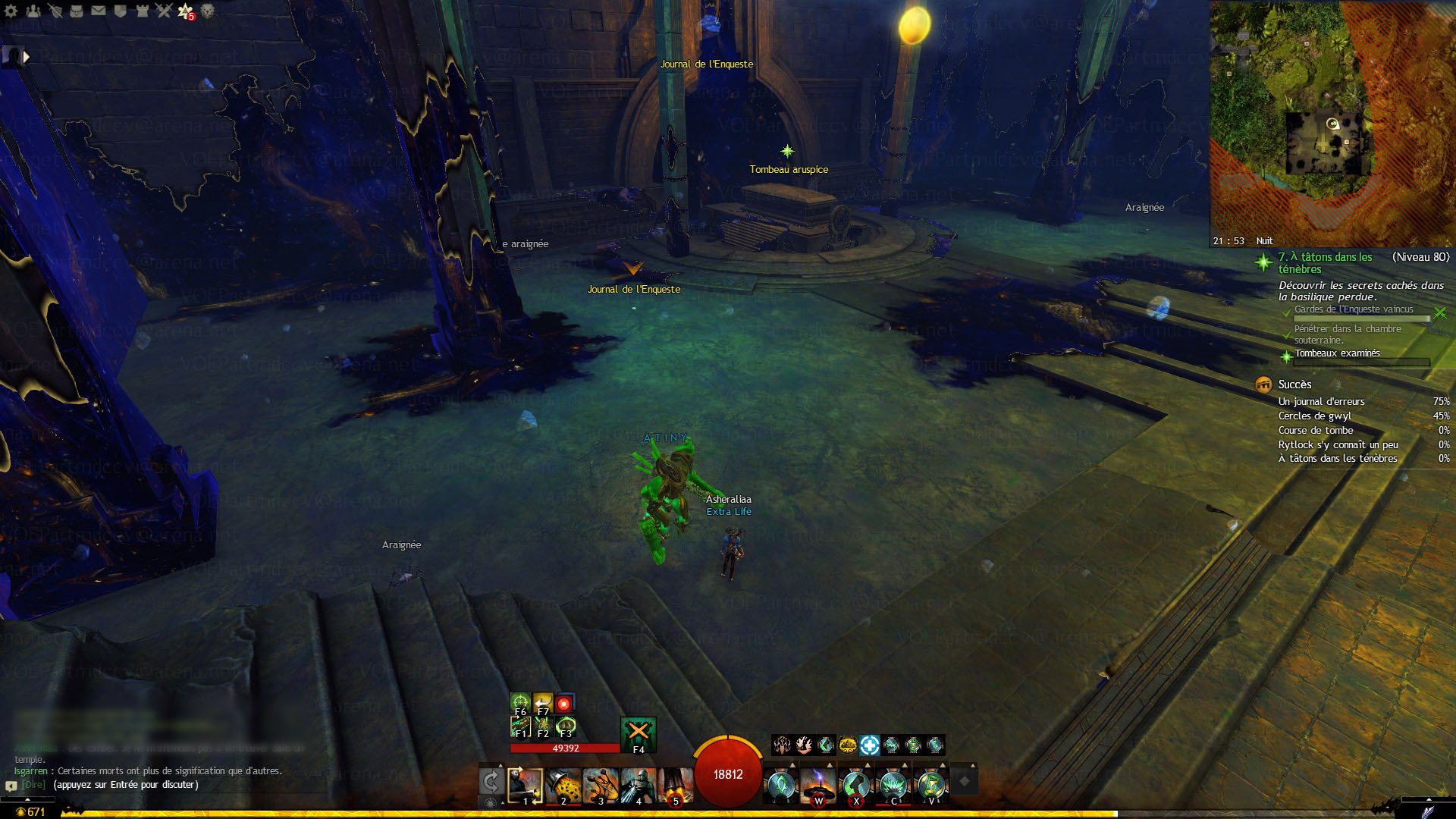Open the gear-shaped game menu
Viewport: 1456px width, 819px height.
[11, 11]
